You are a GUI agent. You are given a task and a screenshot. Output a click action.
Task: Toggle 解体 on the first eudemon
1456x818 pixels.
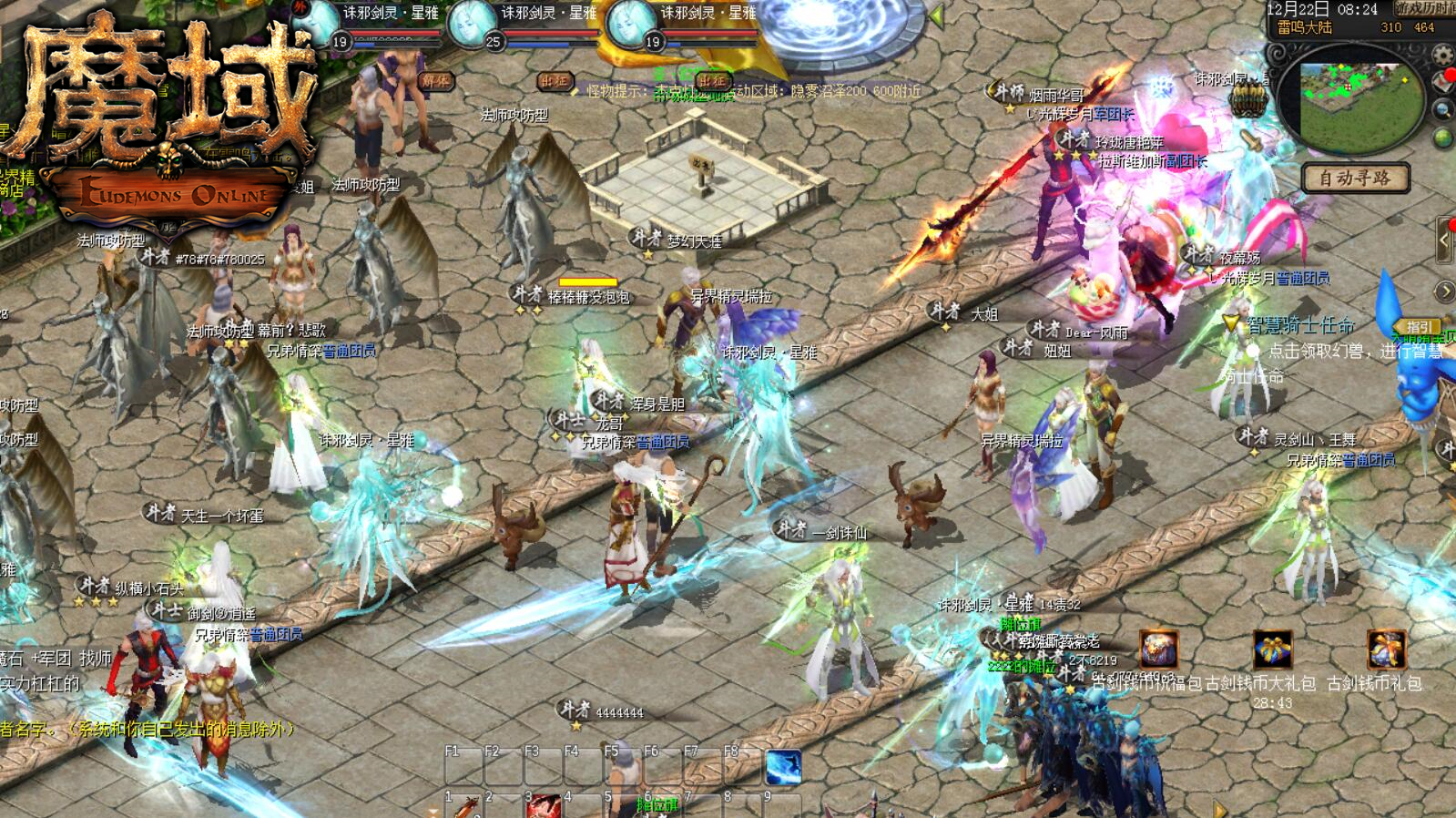click(438, 82)
